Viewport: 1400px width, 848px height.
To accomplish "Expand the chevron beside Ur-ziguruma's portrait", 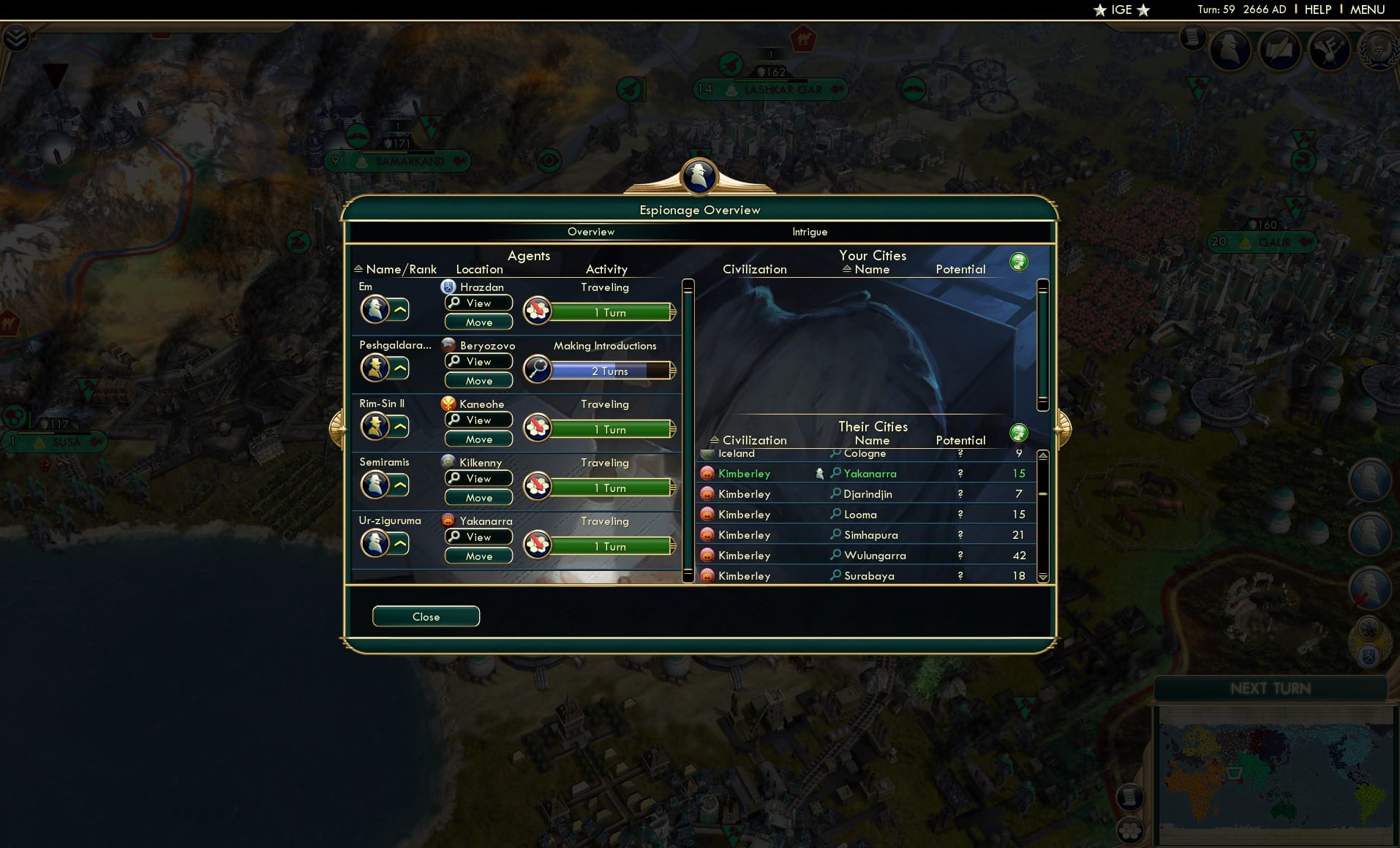I will click(399, 542).
